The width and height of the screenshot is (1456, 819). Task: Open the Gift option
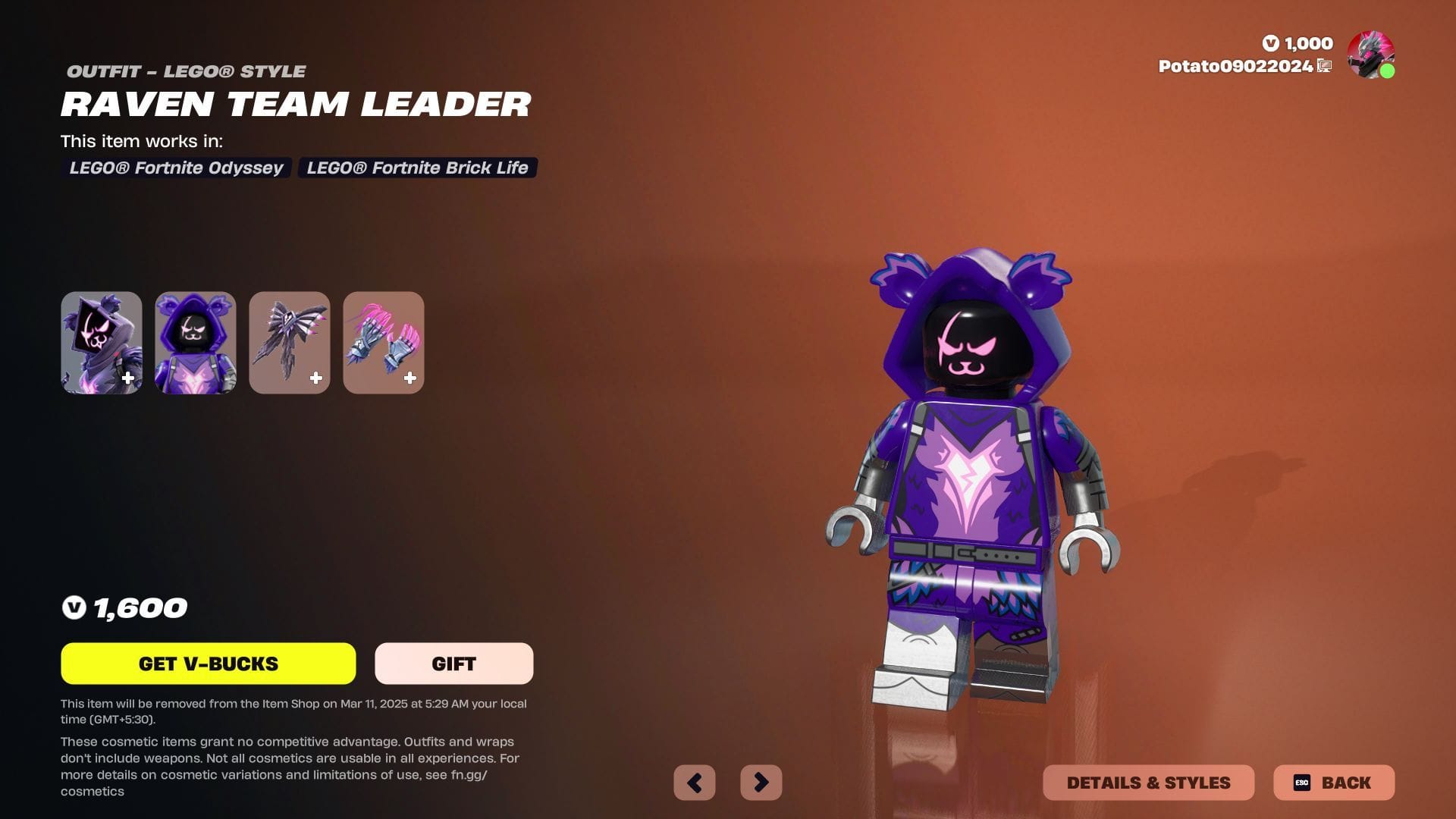click(453, 663)
